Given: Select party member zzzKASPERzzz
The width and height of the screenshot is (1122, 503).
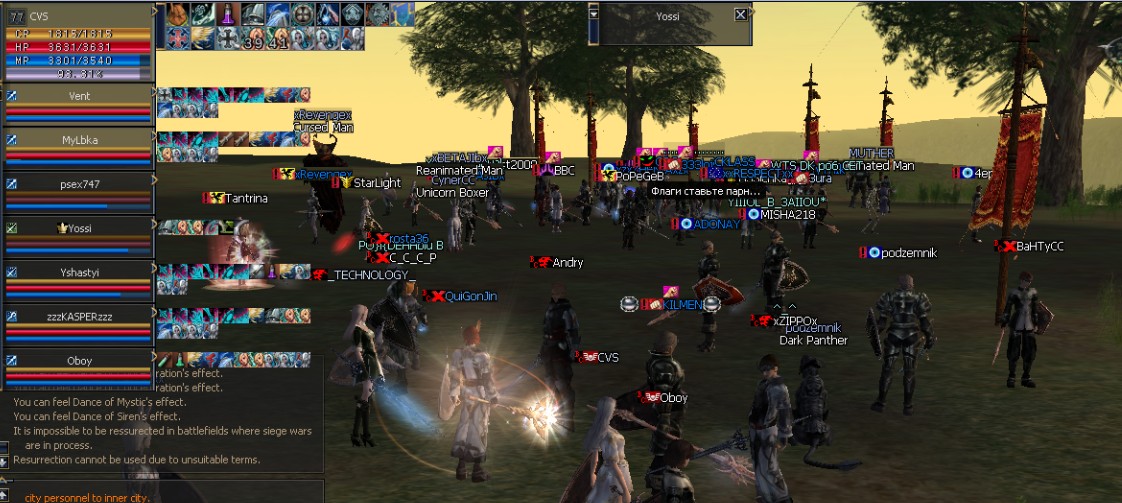Looking at the screenshot, I should click(x=79, y=316).
